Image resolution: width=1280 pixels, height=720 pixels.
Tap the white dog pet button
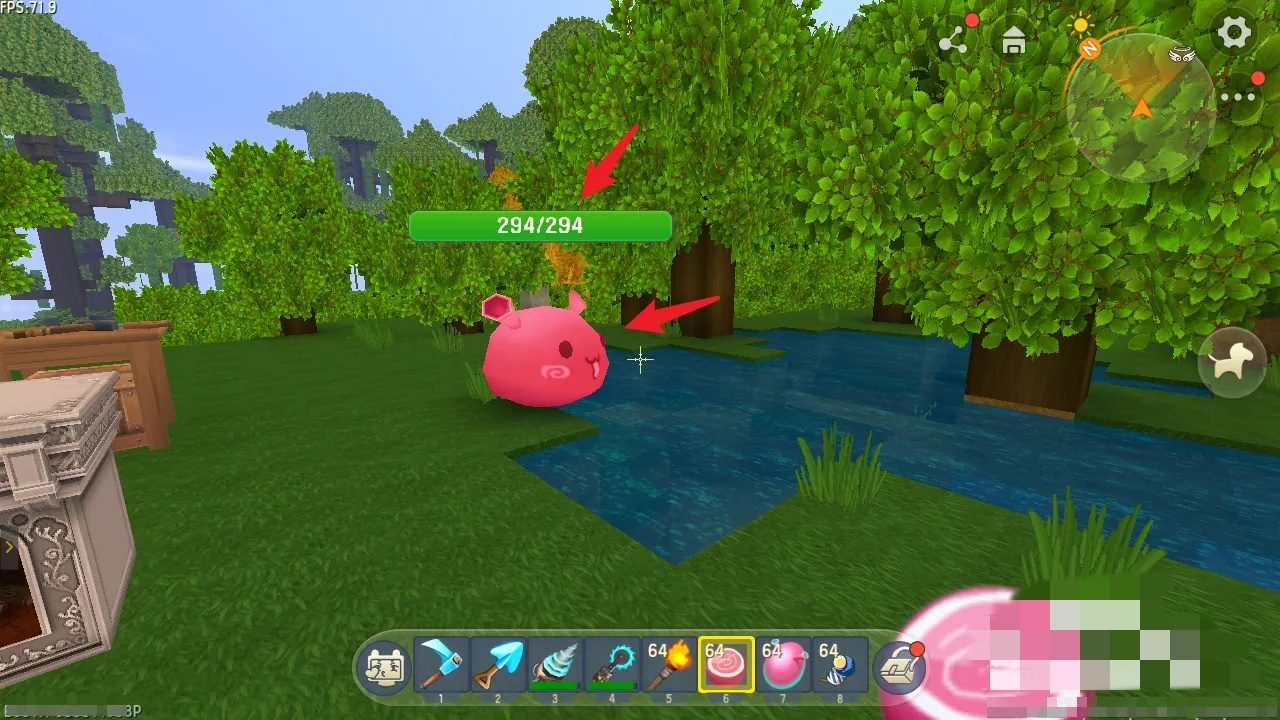coord(1232,362)
